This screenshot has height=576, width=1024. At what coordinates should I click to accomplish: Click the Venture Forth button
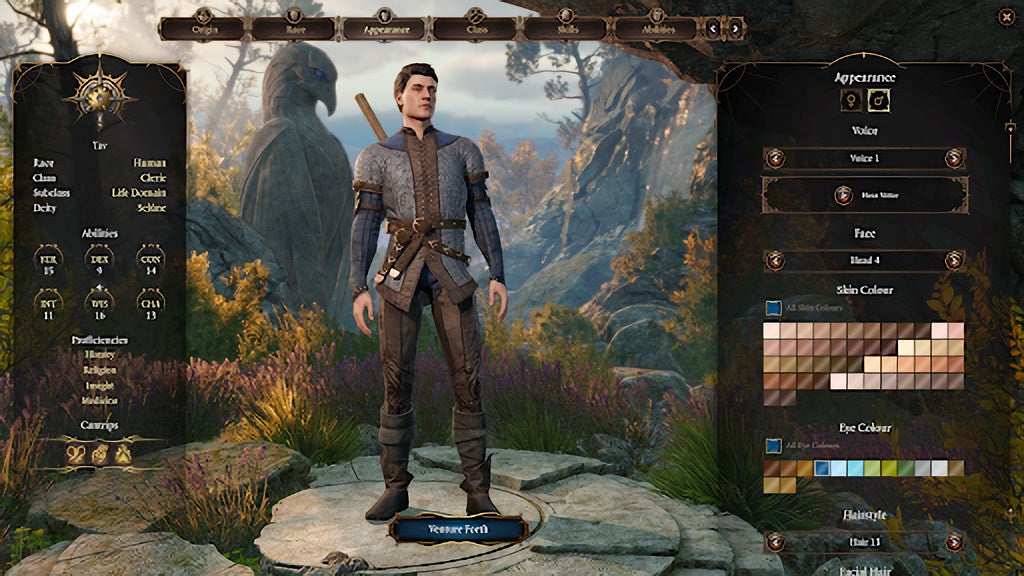coord(458,529)
